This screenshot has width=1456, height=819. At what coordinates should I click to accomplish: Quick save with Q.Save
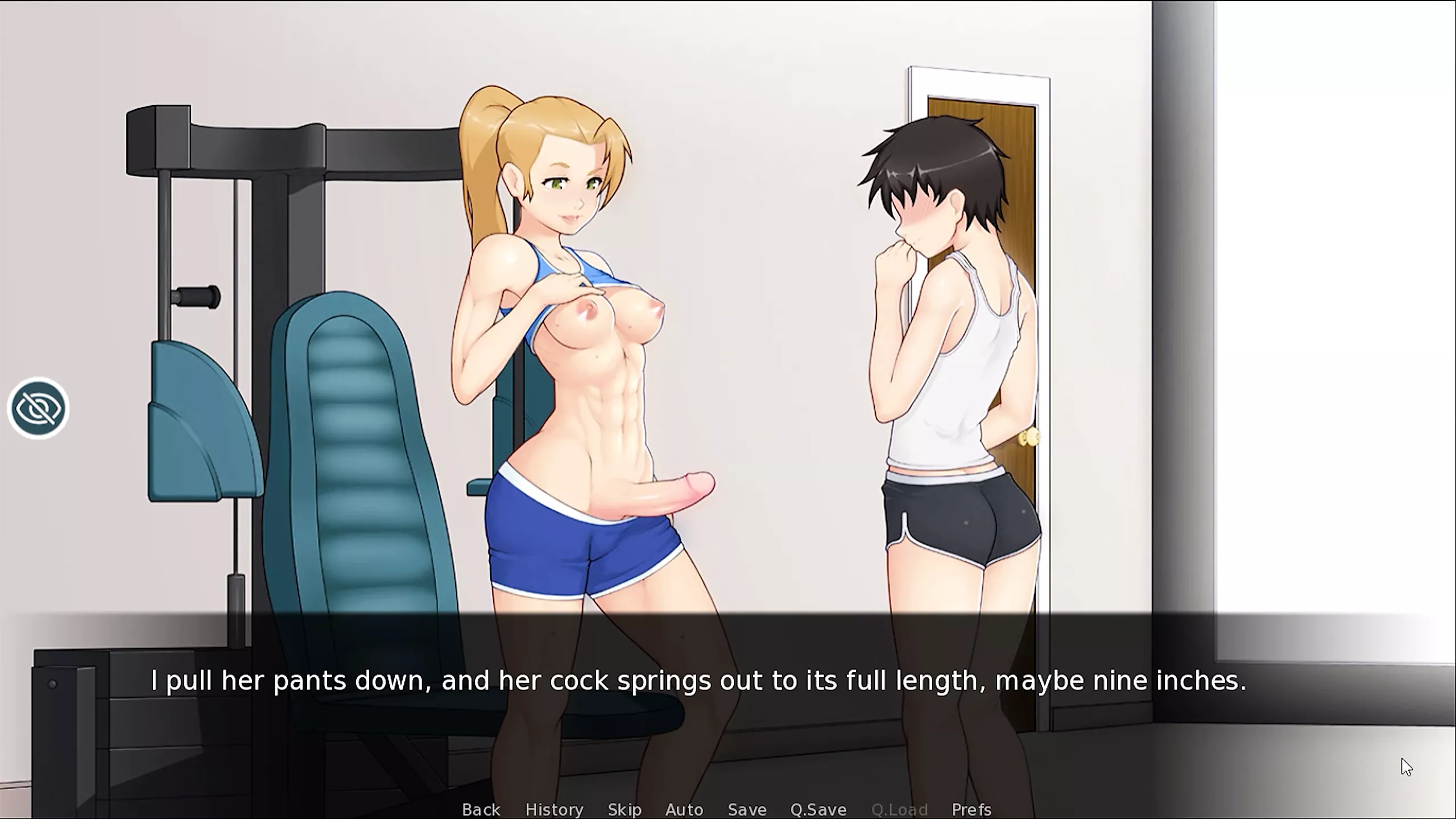(x=818, y=809)
